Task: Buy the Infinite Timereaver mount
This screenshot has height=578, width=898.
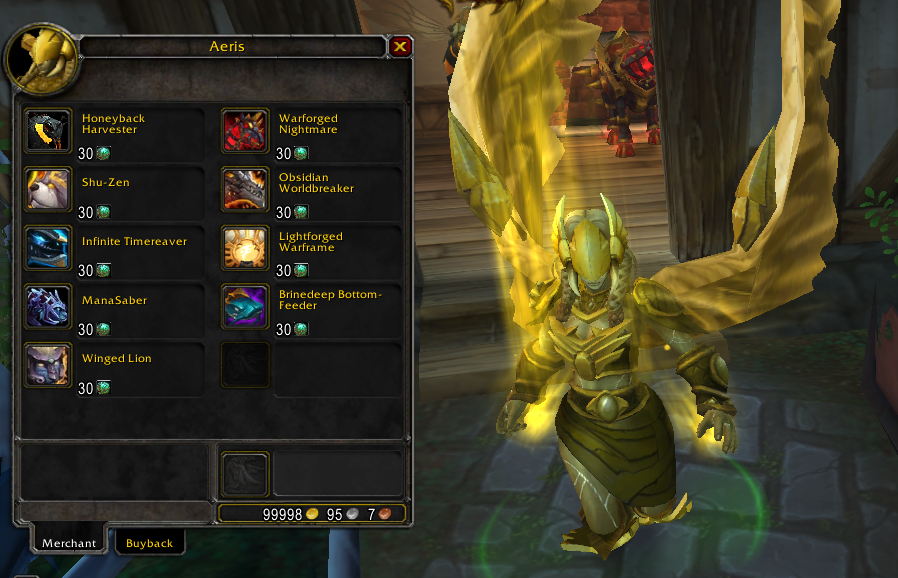Action: pyautogui.click(x=48, y=247)
